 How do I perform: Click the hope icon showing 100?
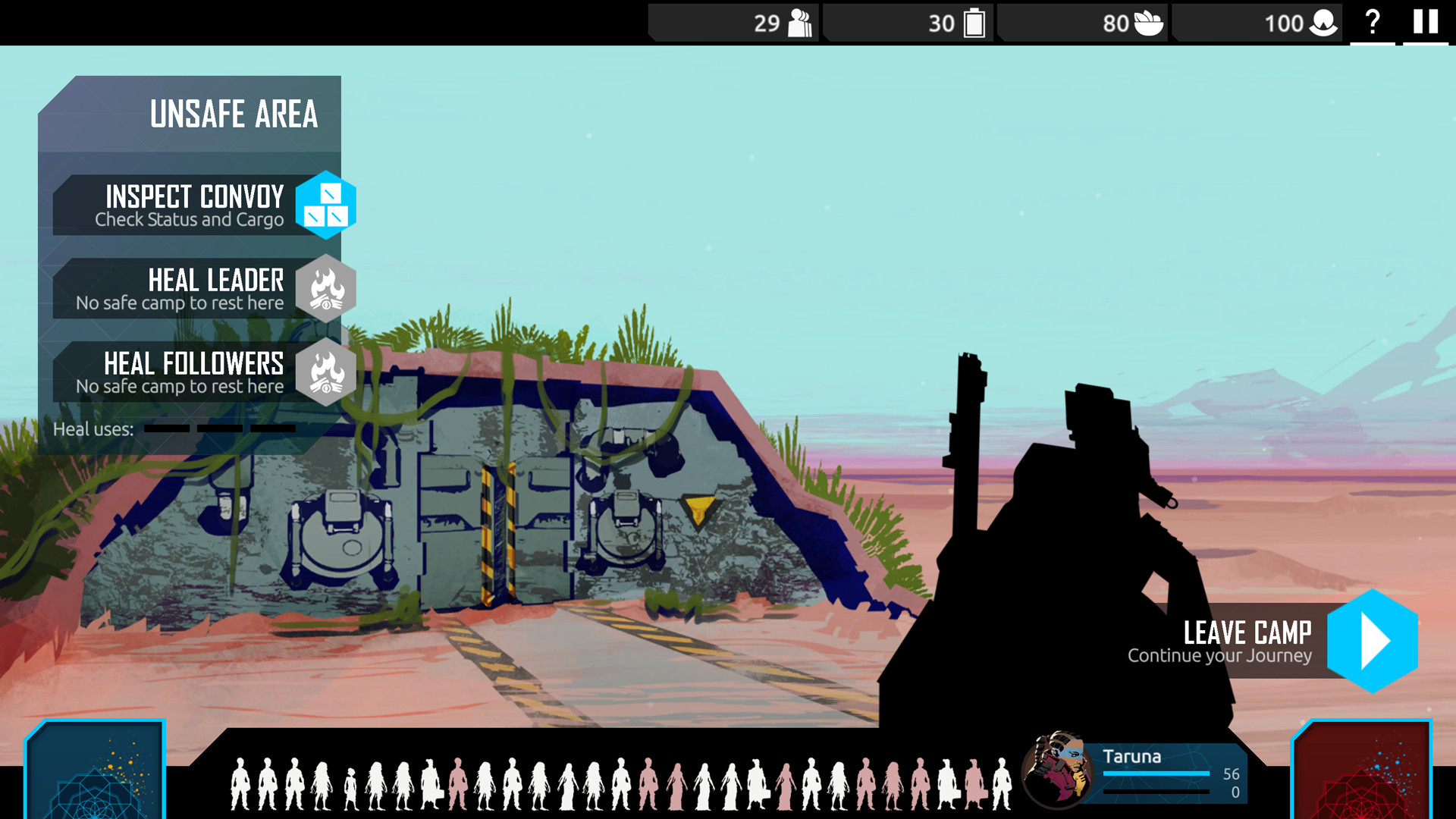(x=1323, y=23)
